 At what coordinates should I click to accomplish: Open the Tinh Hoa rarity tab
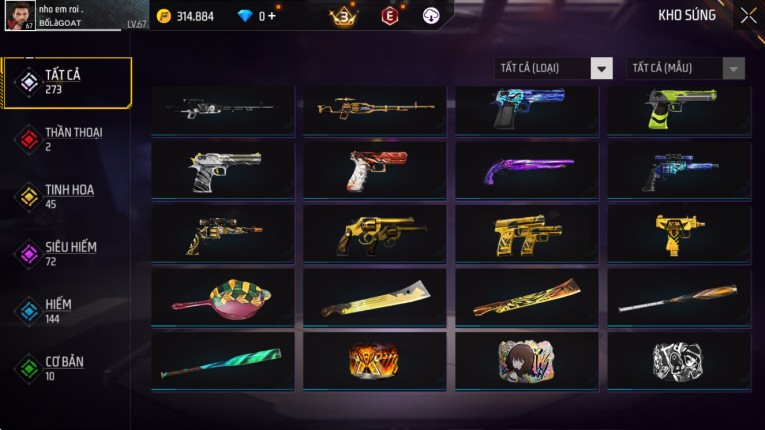coord(68,195)
